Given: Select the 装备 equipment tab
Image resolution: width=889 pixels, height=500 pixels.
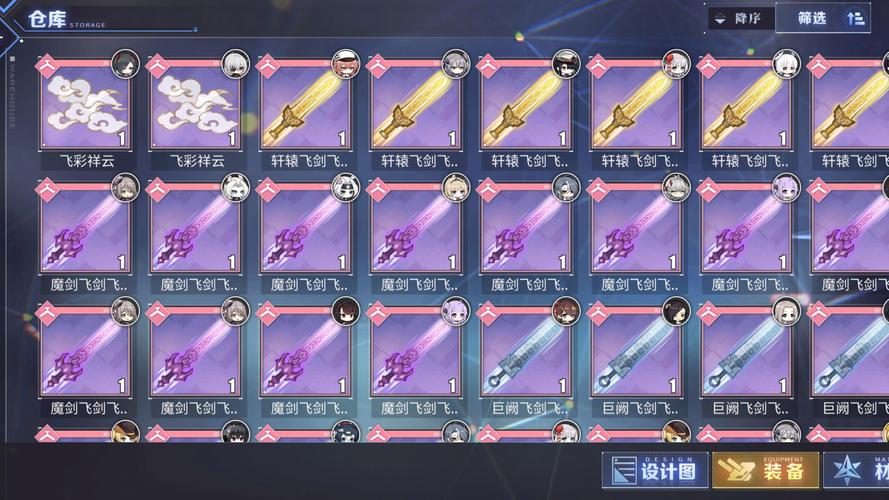Looking at the screenshot, I should 765,472.
